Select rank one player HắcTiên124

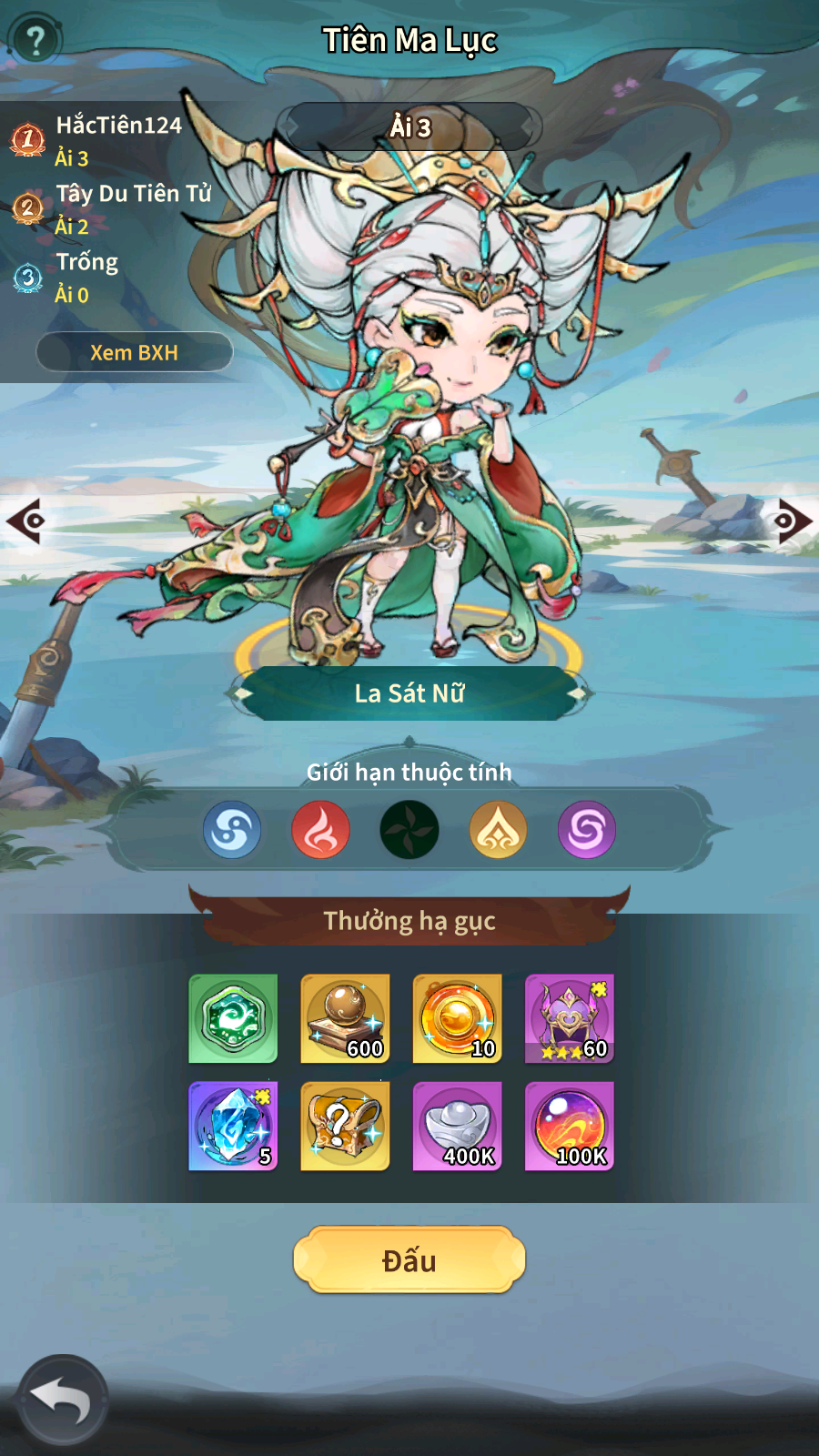click(118, 126)
